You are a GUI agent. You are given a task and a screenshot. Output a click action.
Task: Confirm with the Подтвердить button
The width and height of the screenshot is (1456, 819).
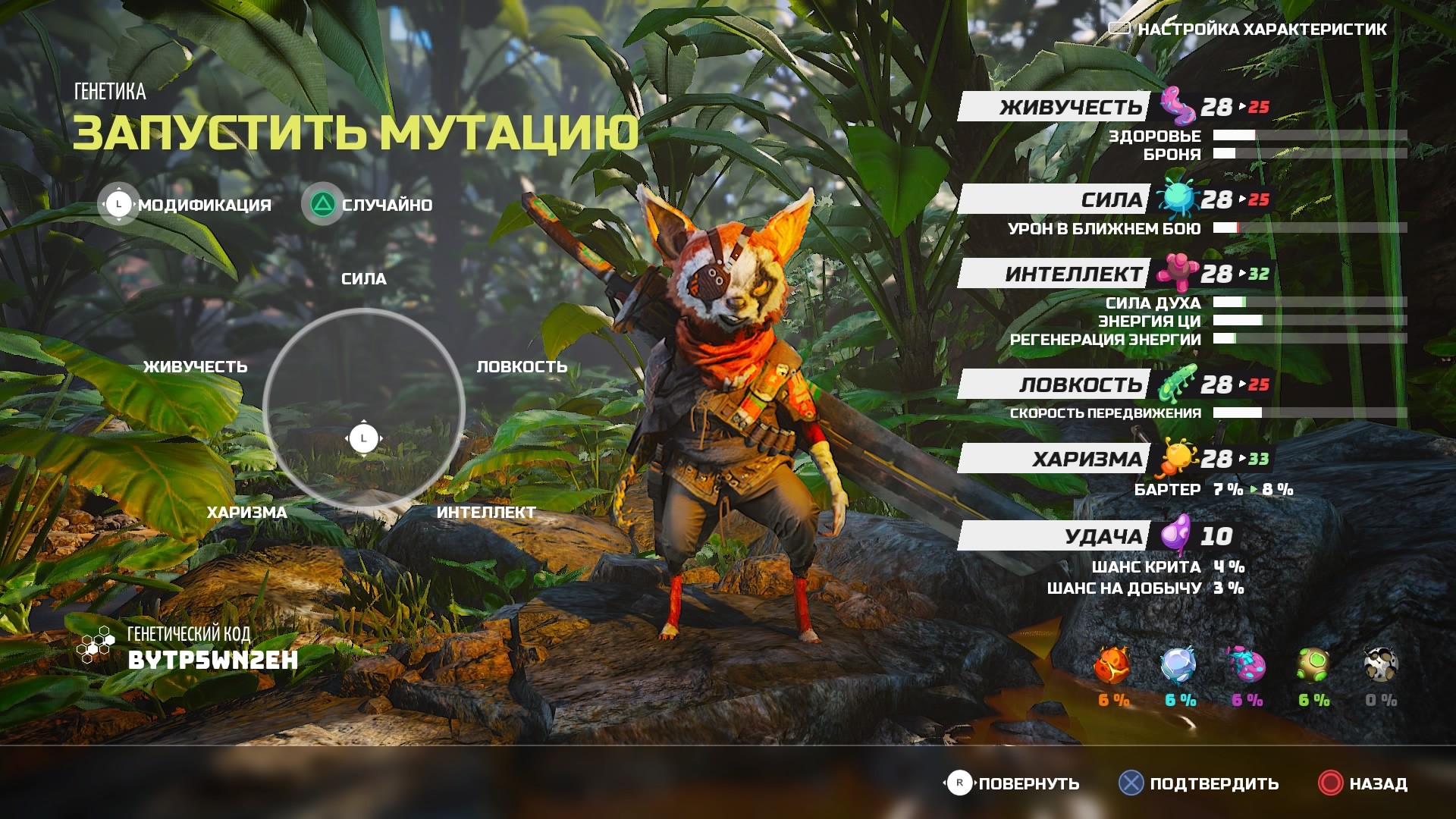[x=1200, y=784]
